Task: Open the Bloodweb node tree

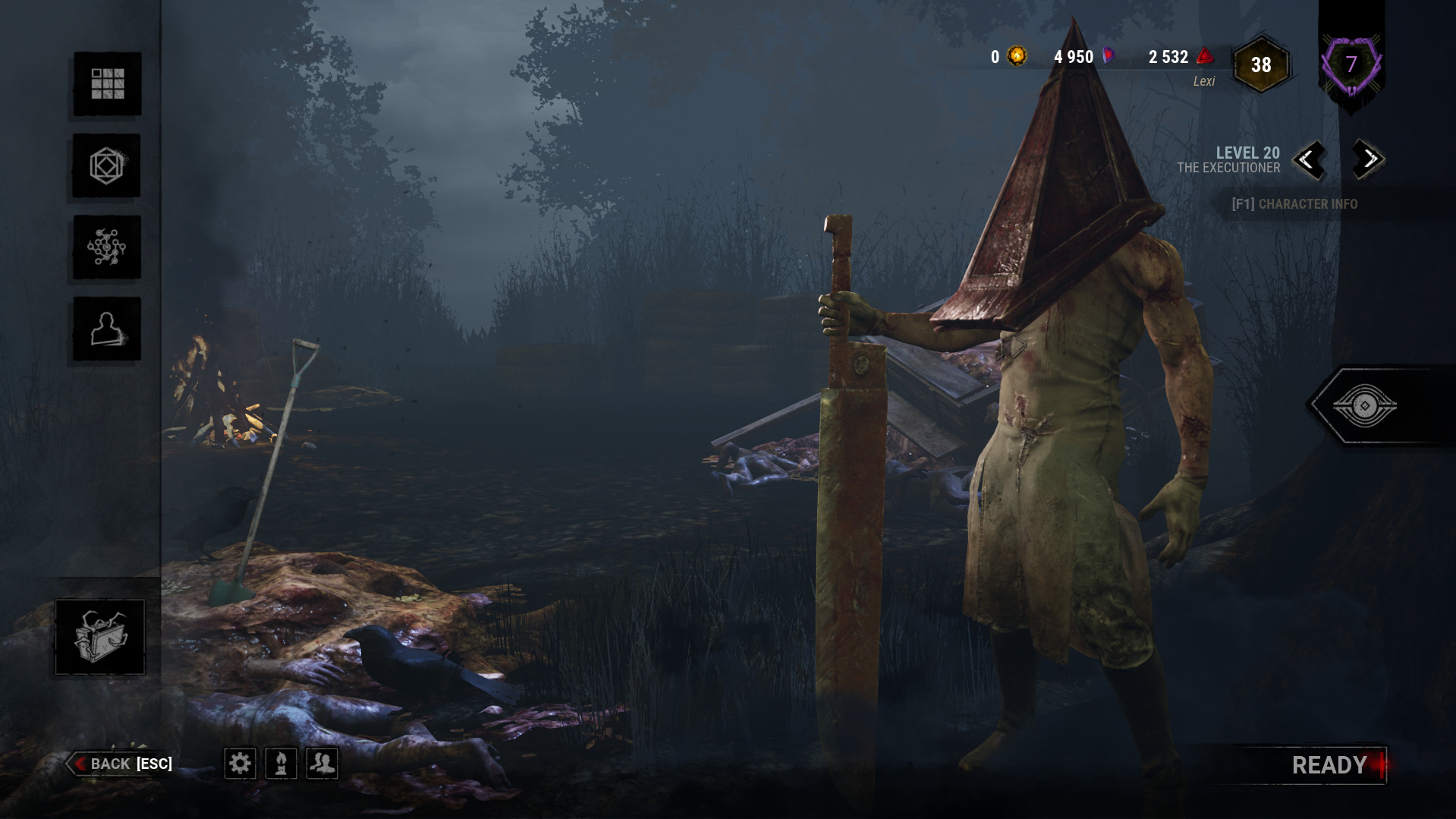Action: (106, 247)
